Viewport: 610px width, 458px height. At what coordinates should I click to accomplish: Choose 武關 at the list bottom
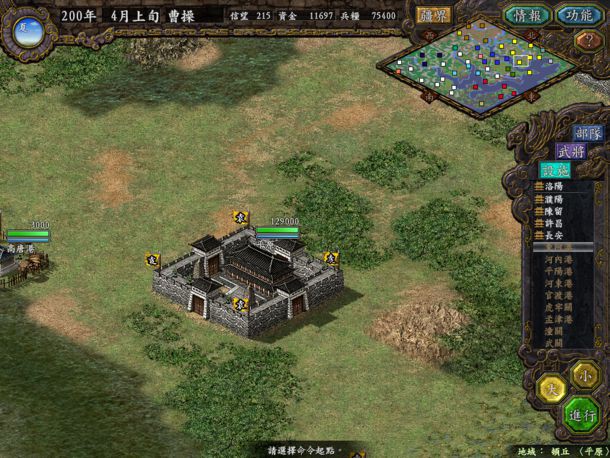click(x=553, y=343)
